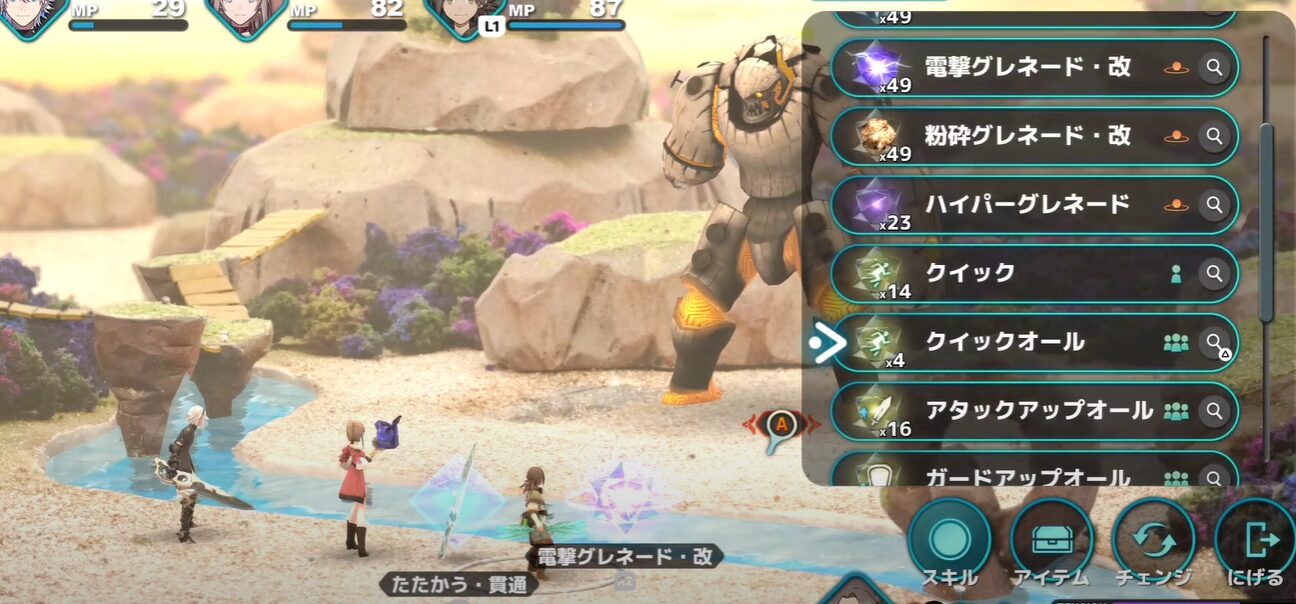Click the magnifier beside 粉砕グレネード・改

(1214, 136)
